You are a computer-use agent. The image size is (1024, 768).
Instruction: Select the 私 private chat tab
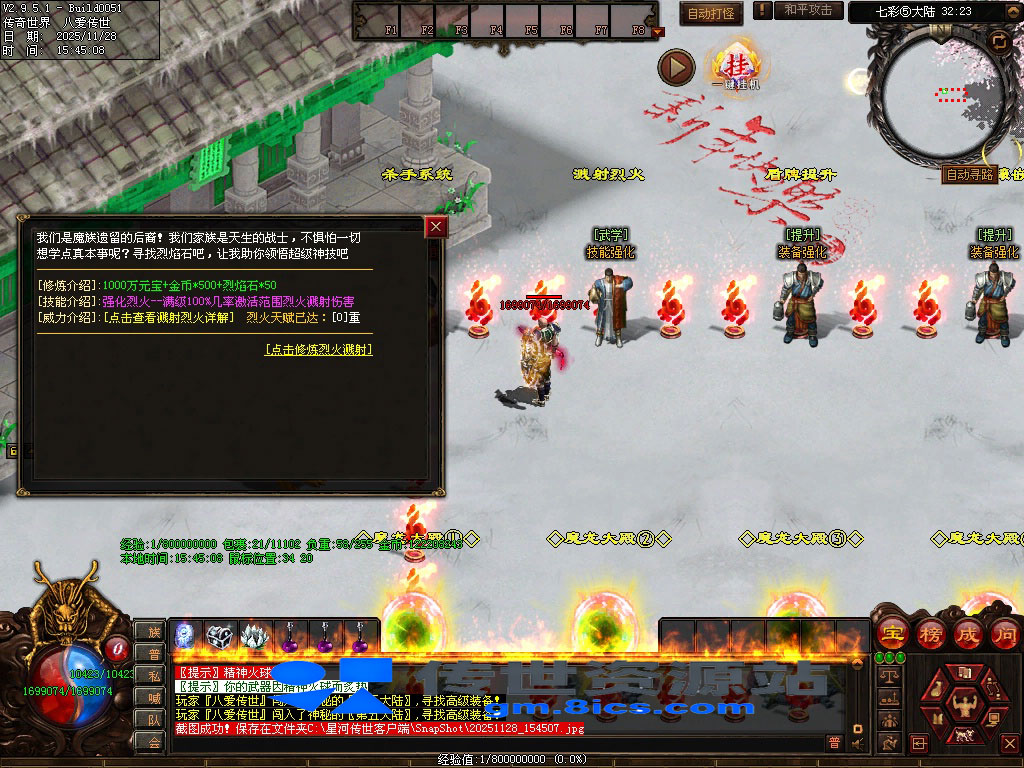click(x=153, y=675)
